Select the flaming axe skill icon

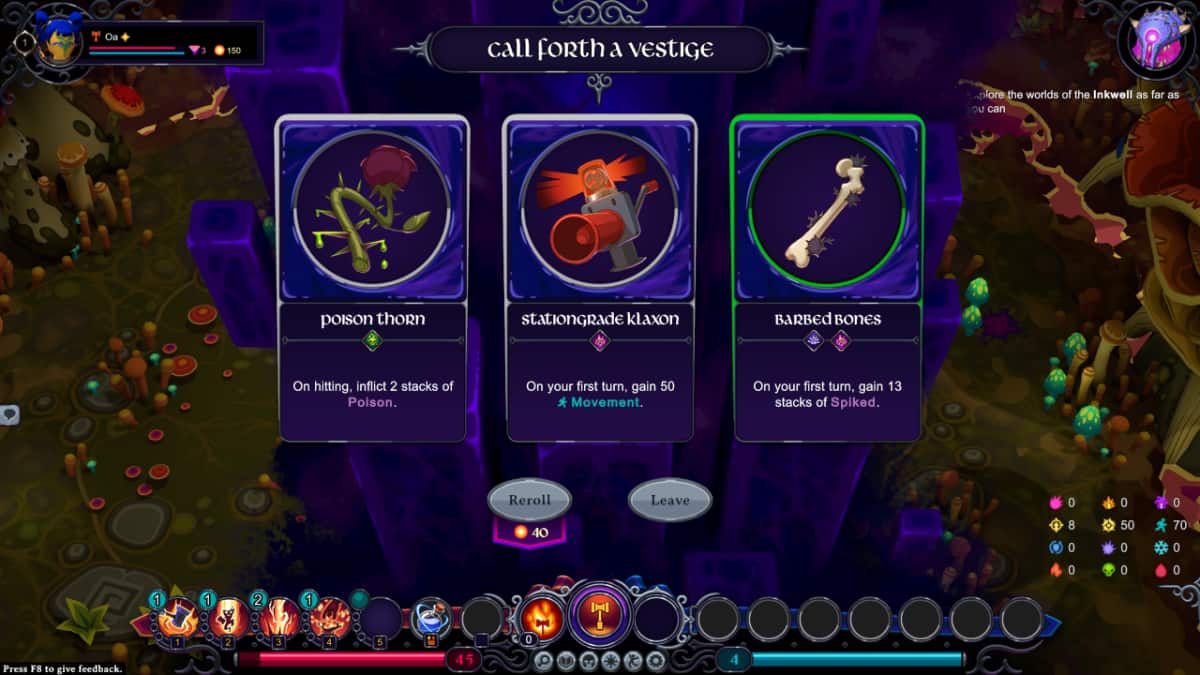(541, 615)
